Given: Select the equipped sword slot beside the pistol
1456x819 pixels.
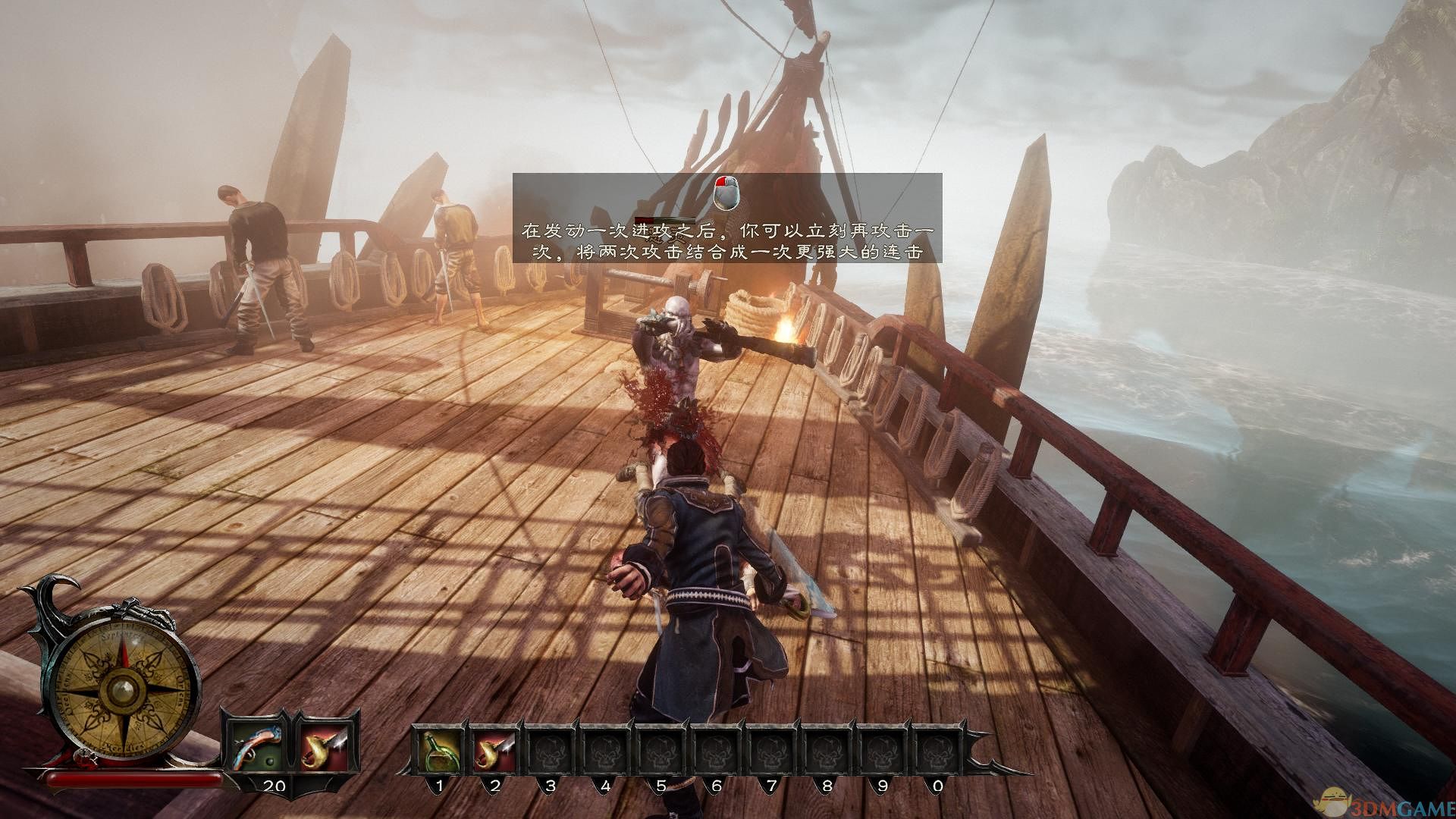Looking at the screenshot, I should (x=324, y=744).
